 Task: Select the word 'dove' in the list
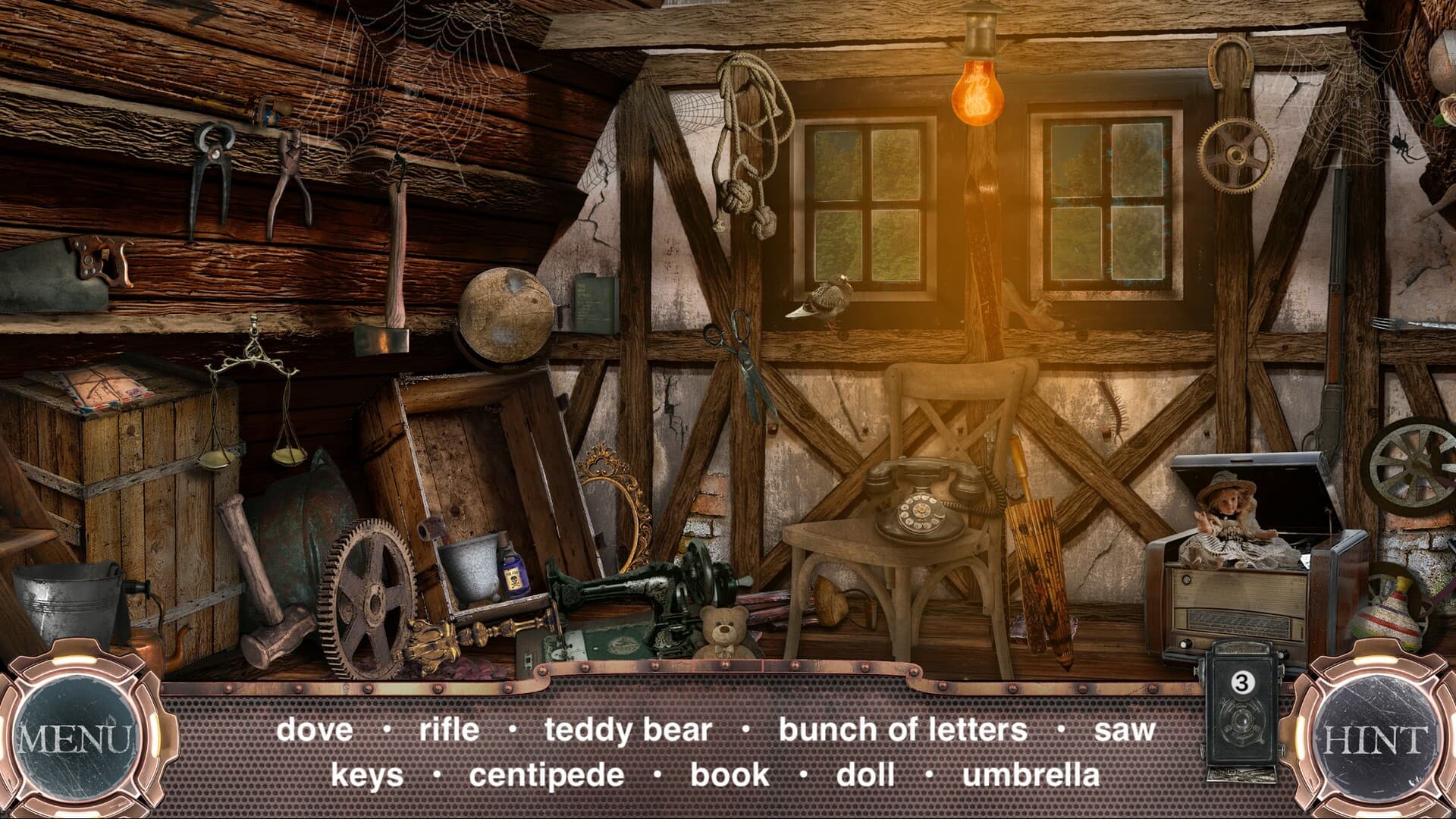click(315, 730)
